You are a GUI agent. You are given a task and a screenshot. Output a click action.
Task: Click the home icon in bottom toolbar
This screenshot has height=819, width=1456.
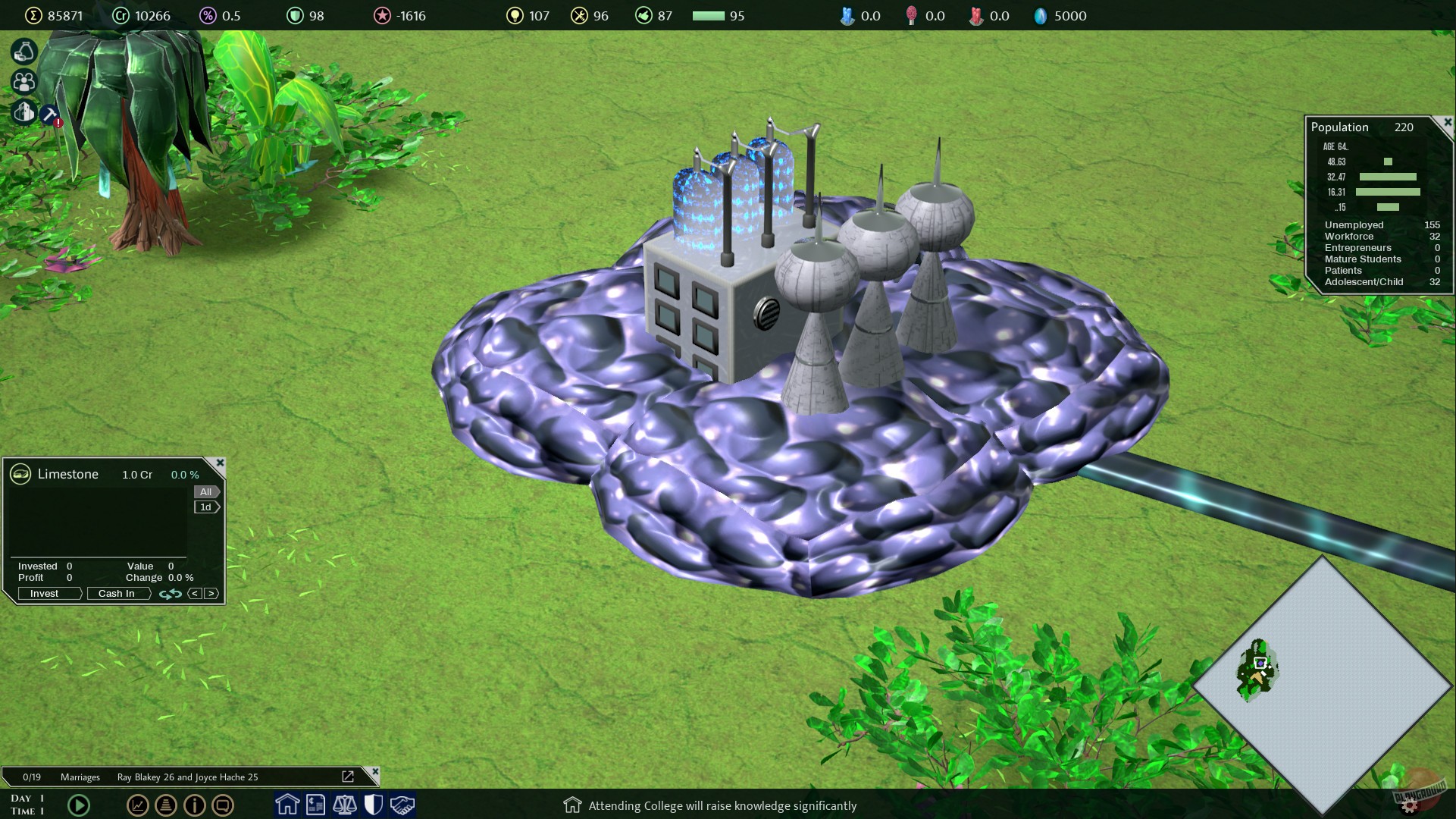(287, 805)
